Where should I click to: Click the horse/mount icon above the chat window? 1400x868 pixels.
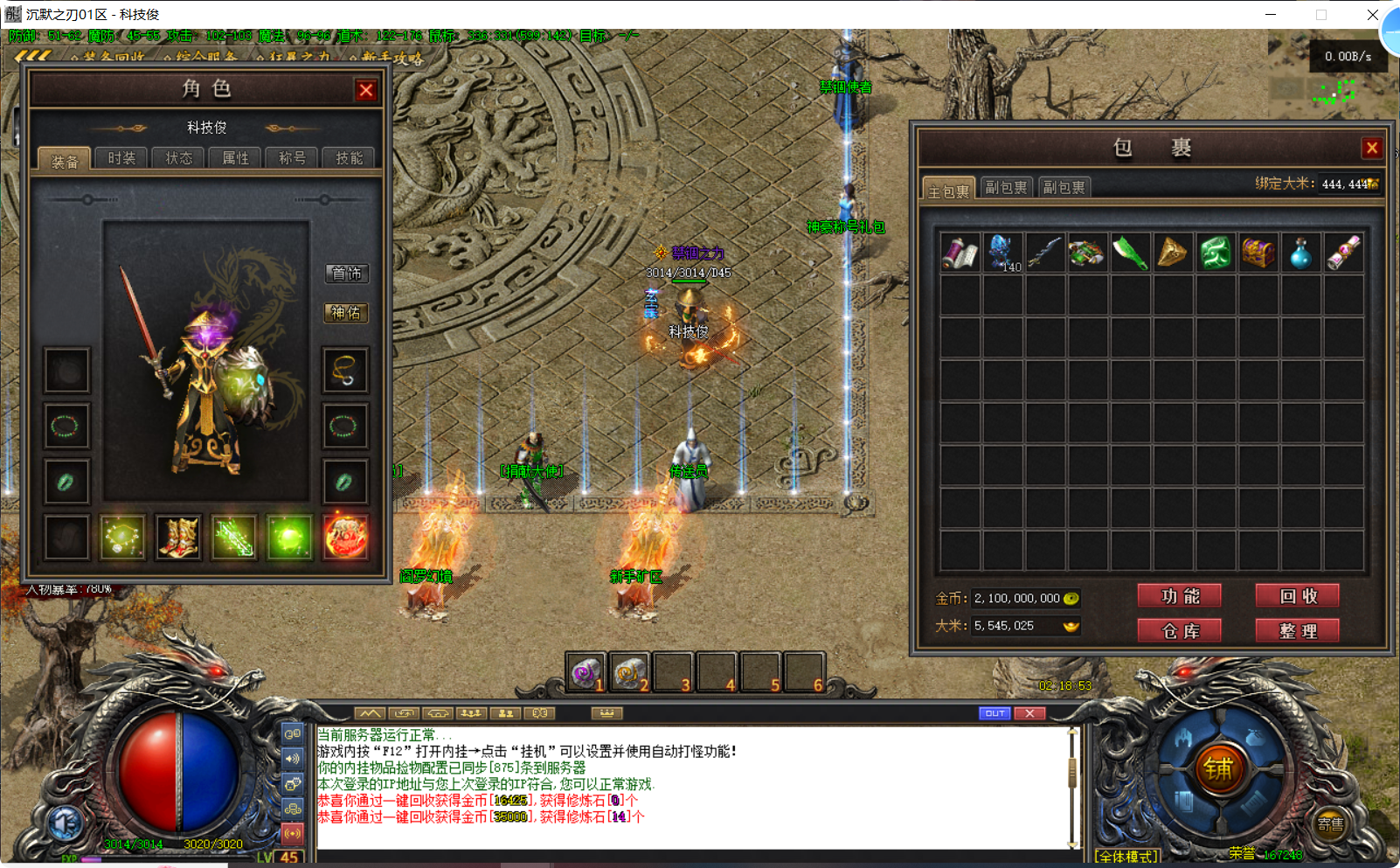(438, 713)
